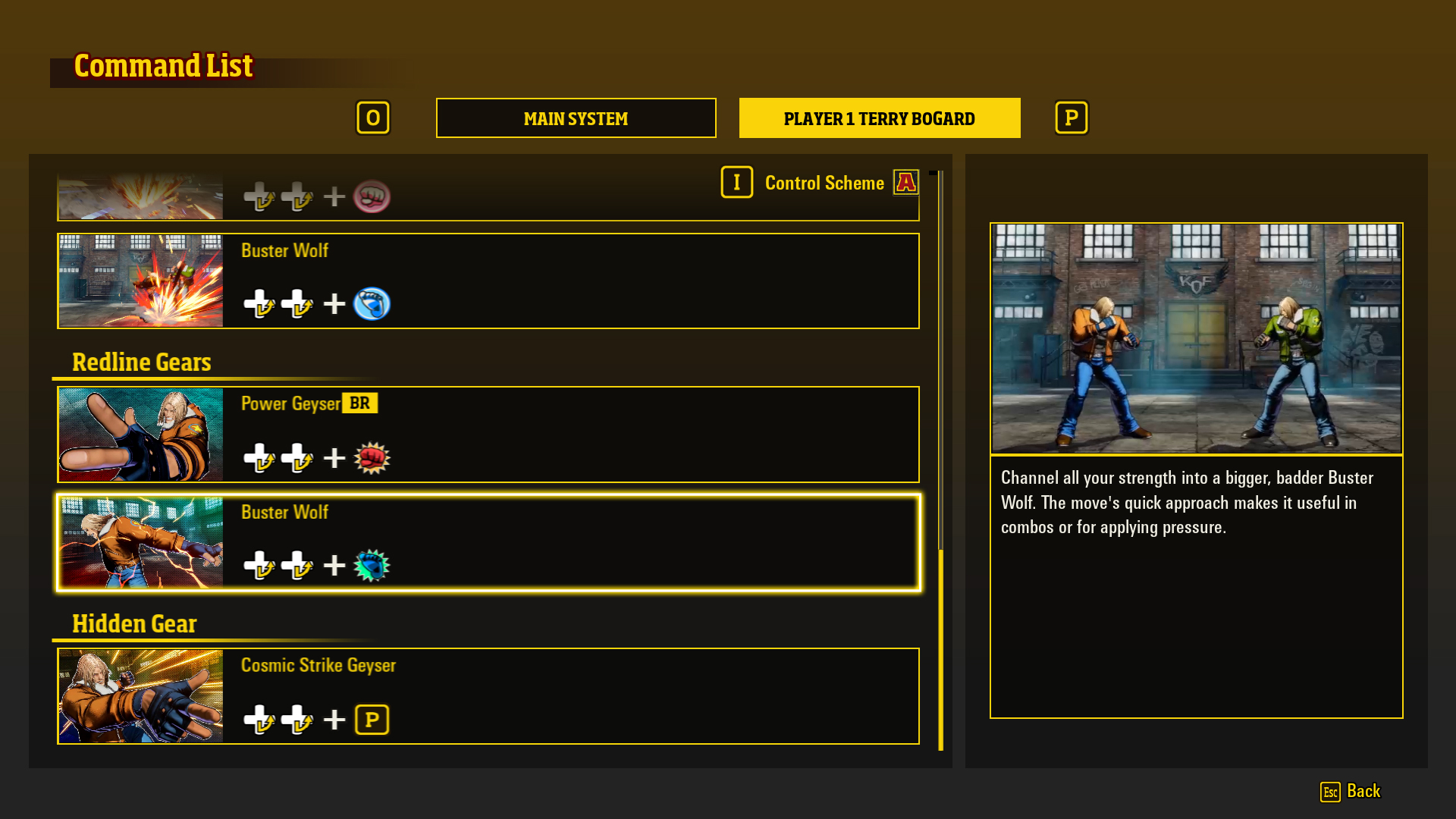This screenshot has width=1456, height=819.
Task: Click the O shortcut icon left of Main System tab
Action: coord(373,118)
